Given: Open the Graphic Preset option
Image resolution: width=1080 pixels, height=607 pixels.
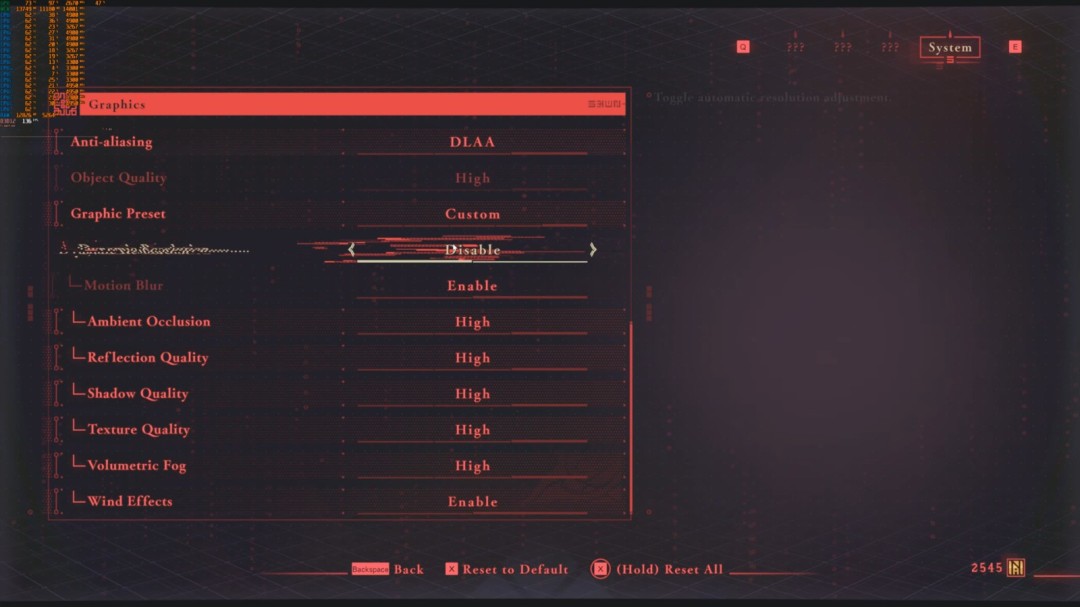Looking at the screenshot, I should pos(472,214).
